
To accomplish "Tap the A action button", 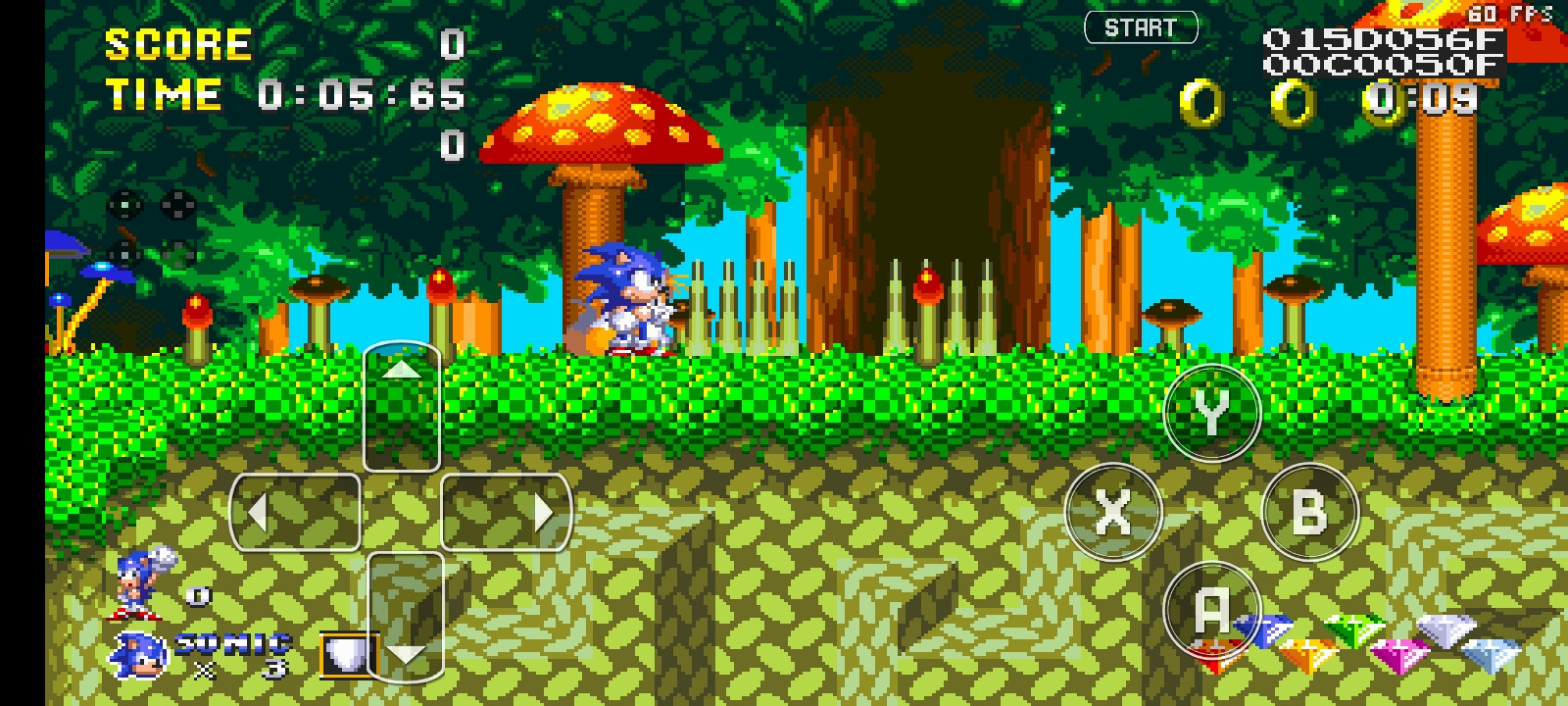I will 1211,609.
